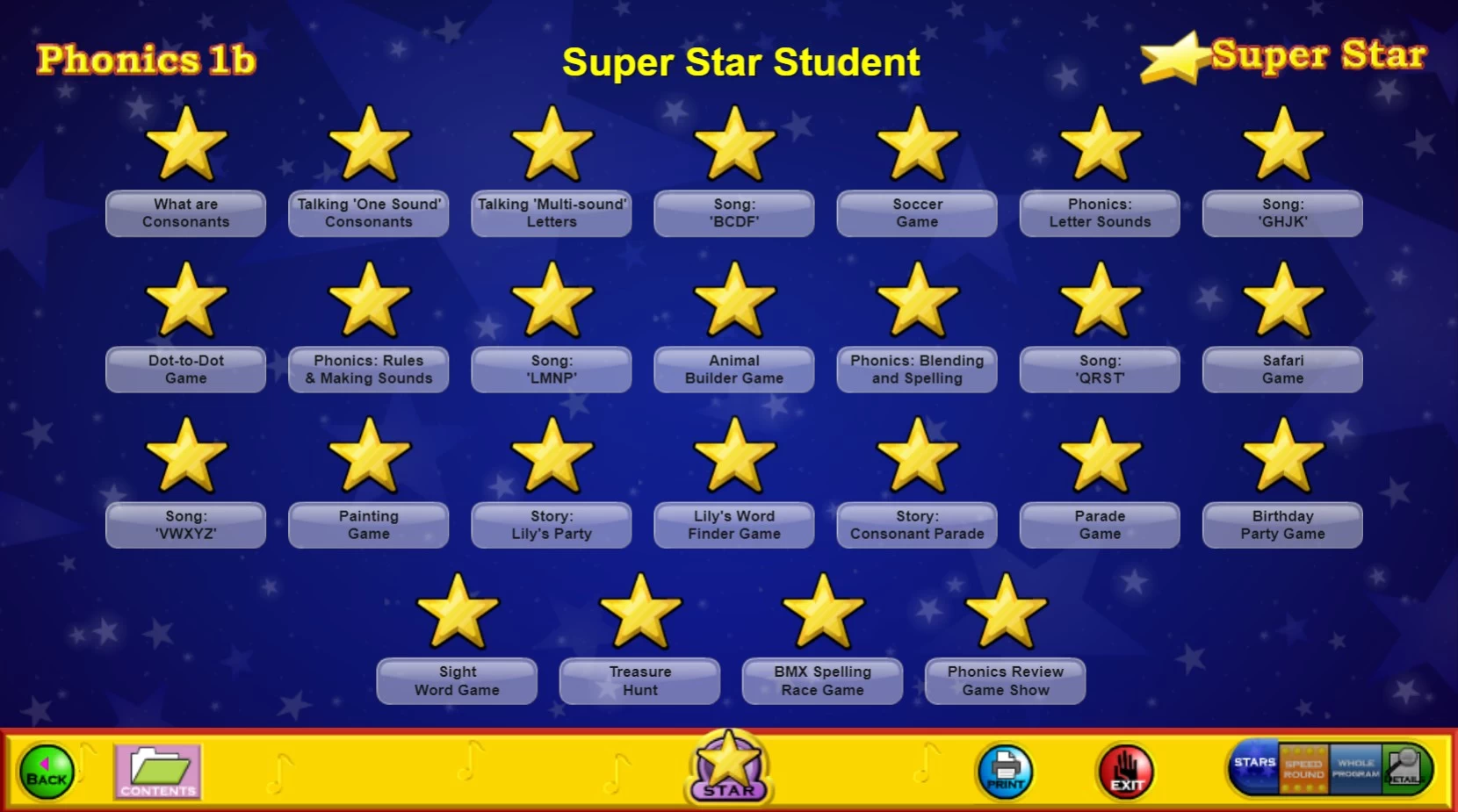Screen dimensions: 1458x812
Task: Open Phonics: Blending and Spelling
Action: (917, 370)
